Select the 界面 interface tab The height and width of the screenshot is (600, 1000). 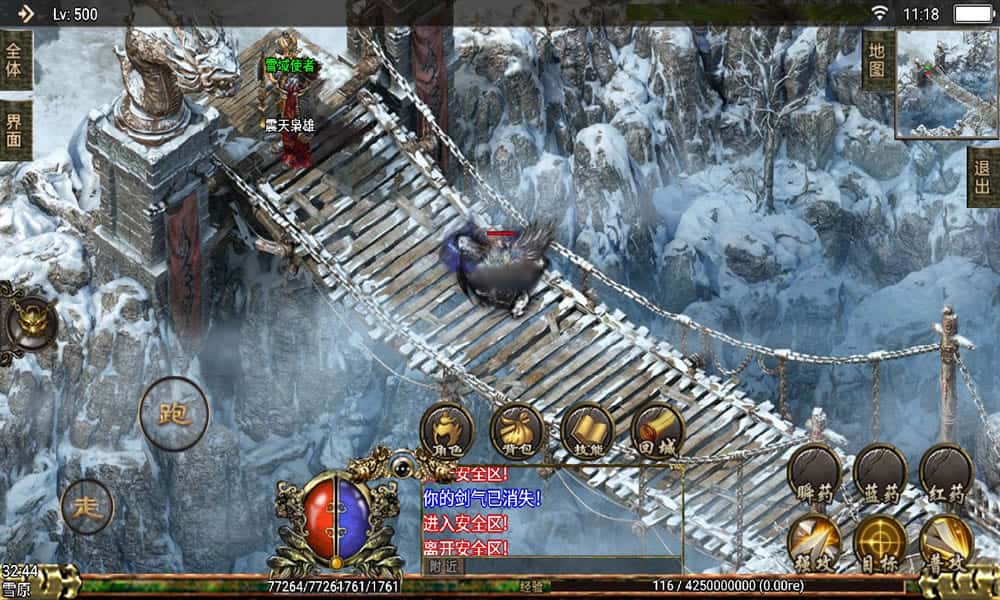tap(15, 129)
